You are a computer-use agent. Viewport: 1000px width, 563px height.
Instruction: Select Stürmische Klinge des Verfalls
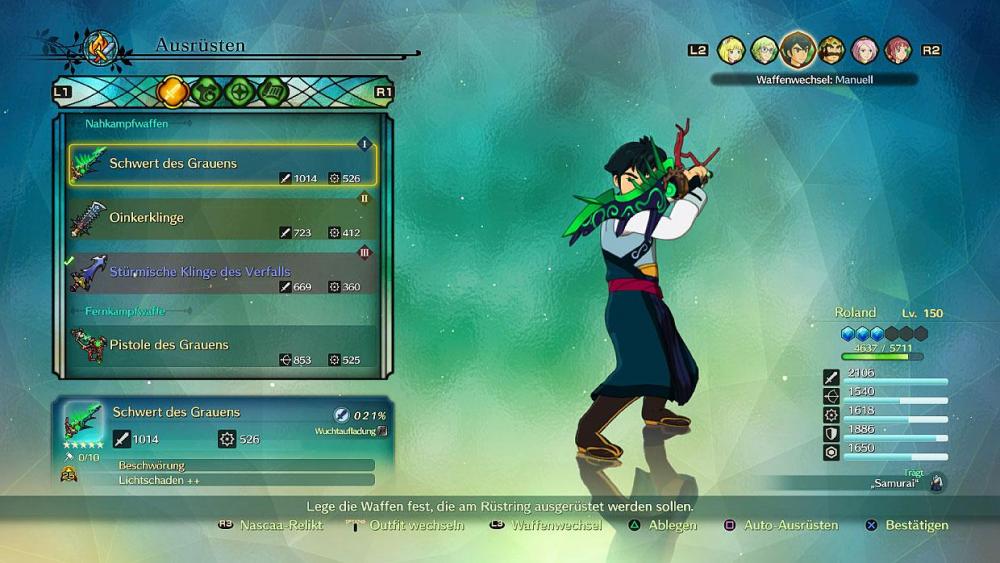[x=222, y=272]
